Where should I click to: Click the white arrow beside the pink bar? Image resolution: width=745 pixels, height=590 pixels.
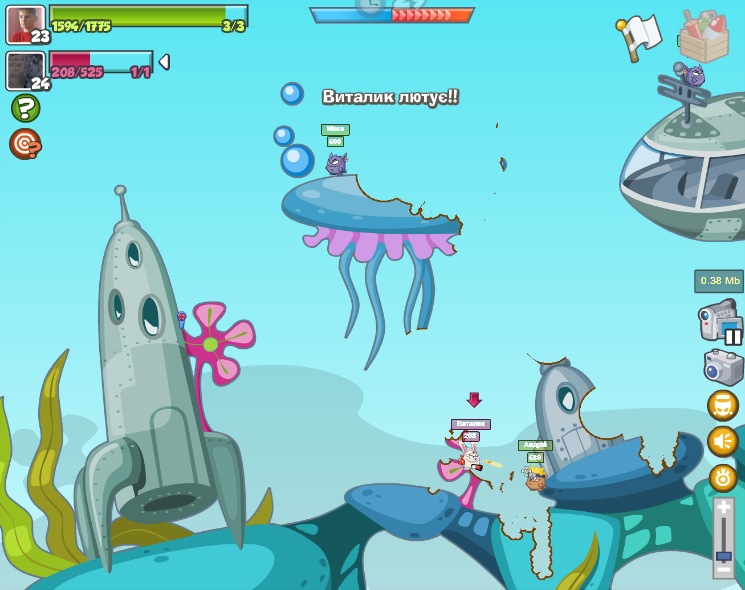(x=164, y=62)
